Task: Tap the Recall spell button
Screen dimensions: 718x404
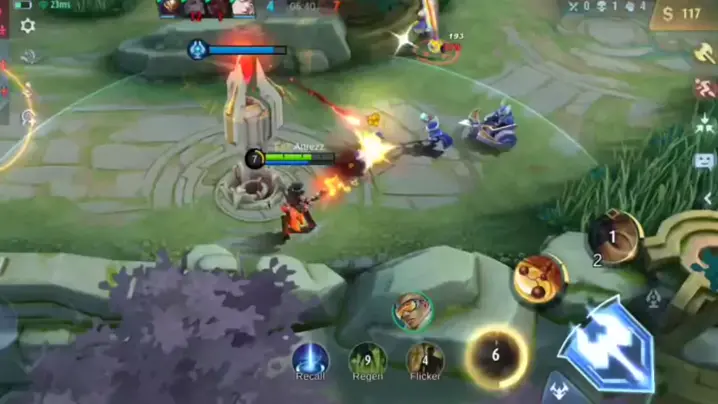Action: (310, 360)
